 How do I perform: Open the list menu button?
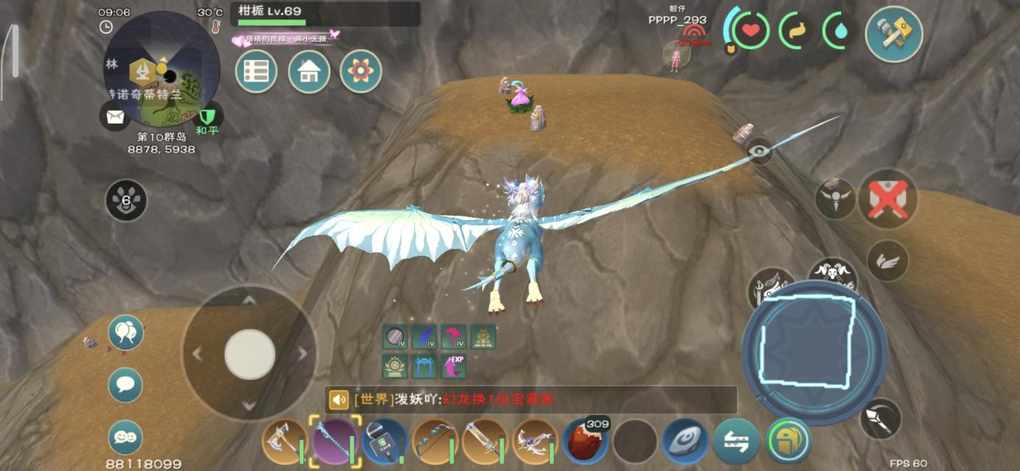pyautogui.click(x=256, y=72)
